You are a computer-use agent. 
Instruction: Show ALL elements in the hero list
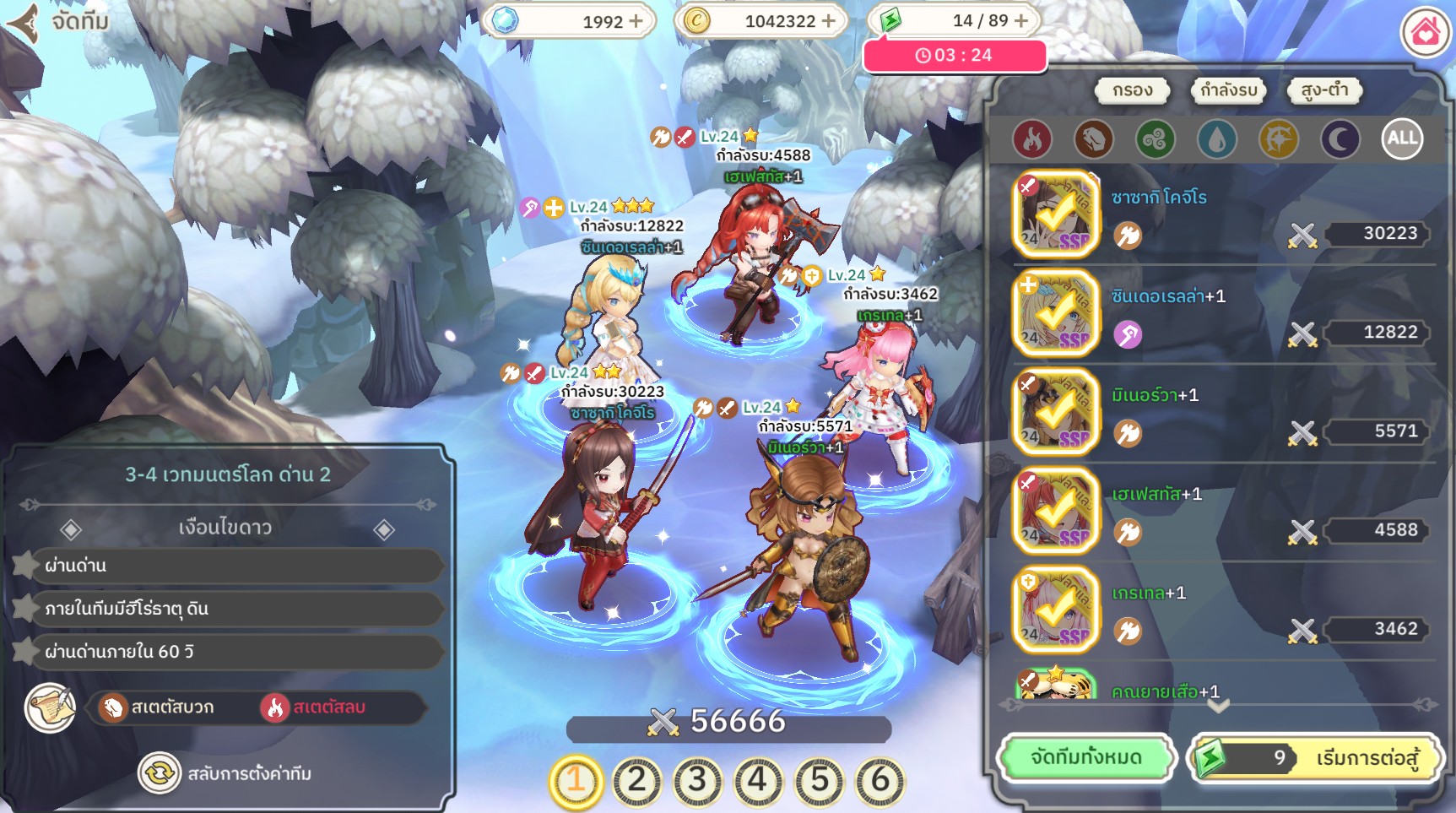[x=1402, y=139]
